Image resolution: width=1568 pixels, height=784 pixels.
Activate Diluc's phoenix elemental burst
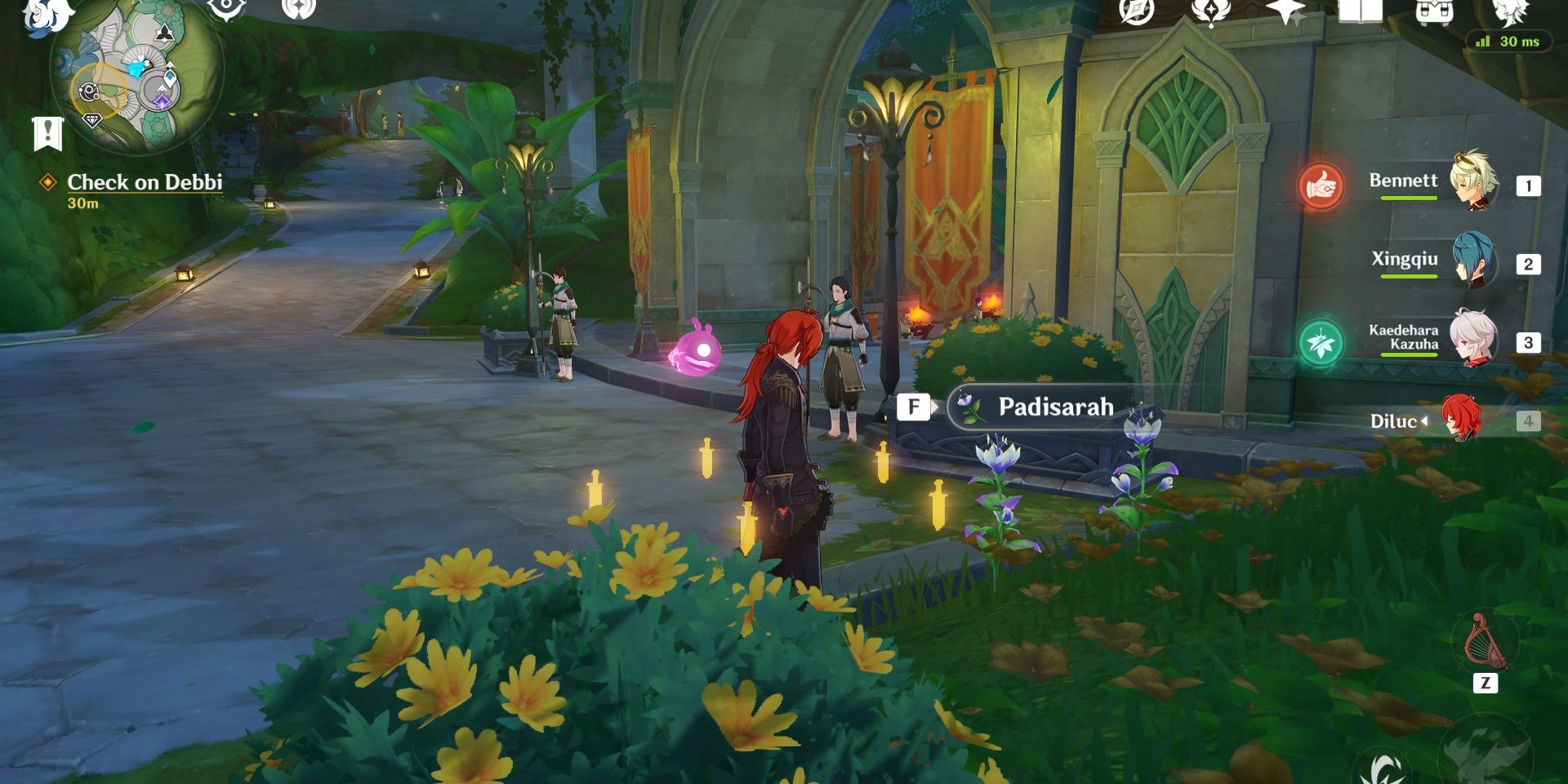point(1485,755)
